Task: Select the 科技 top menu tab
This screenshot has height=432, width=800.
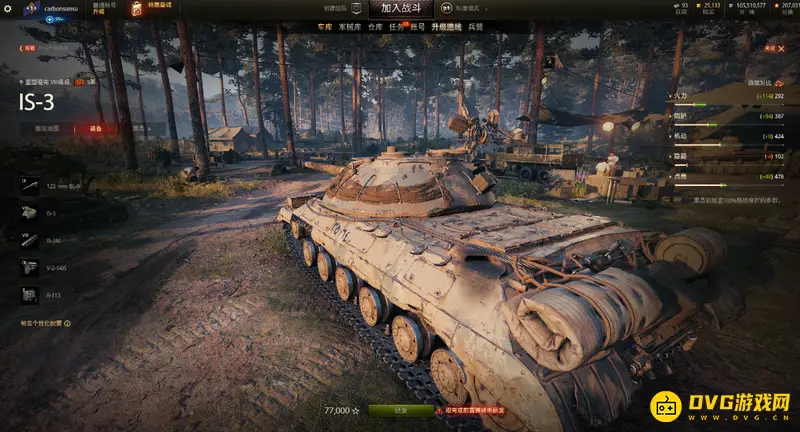Action: pos(419,27)
